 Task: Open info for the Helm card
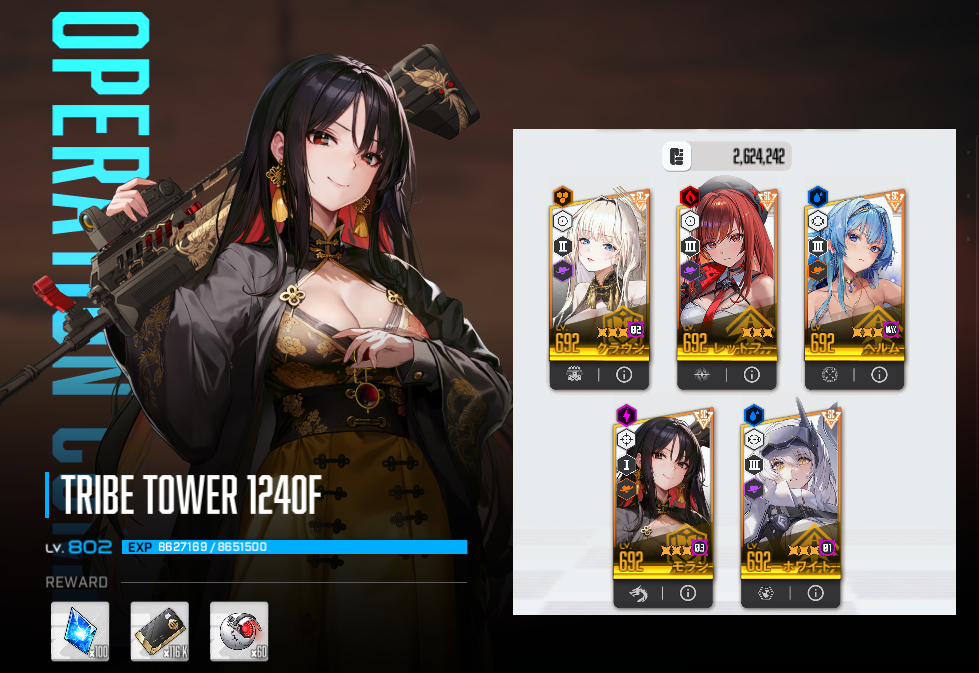click(x=879, y=376)
